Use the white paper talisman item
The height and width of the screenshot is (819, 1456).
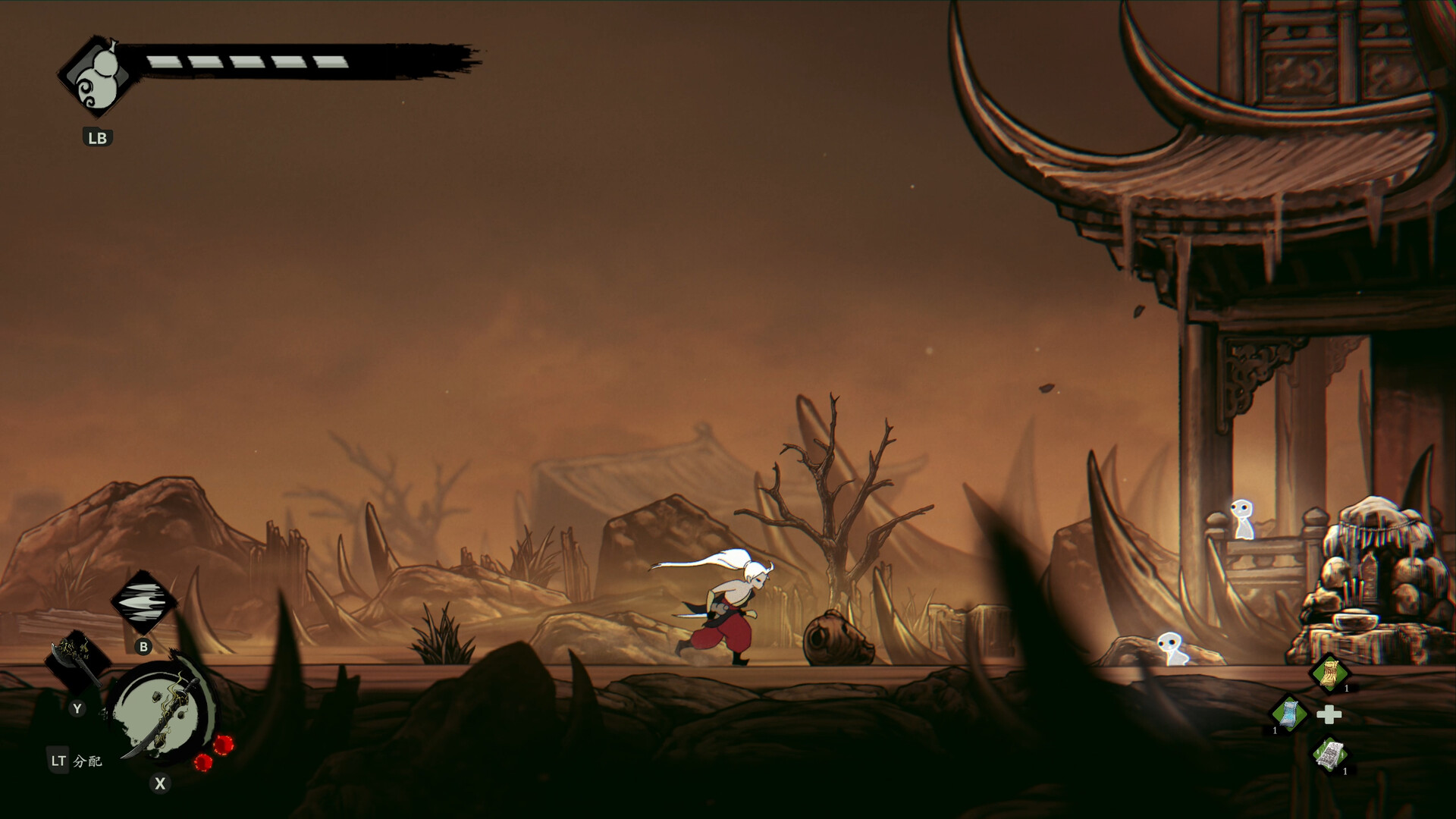click(1329, 756)
